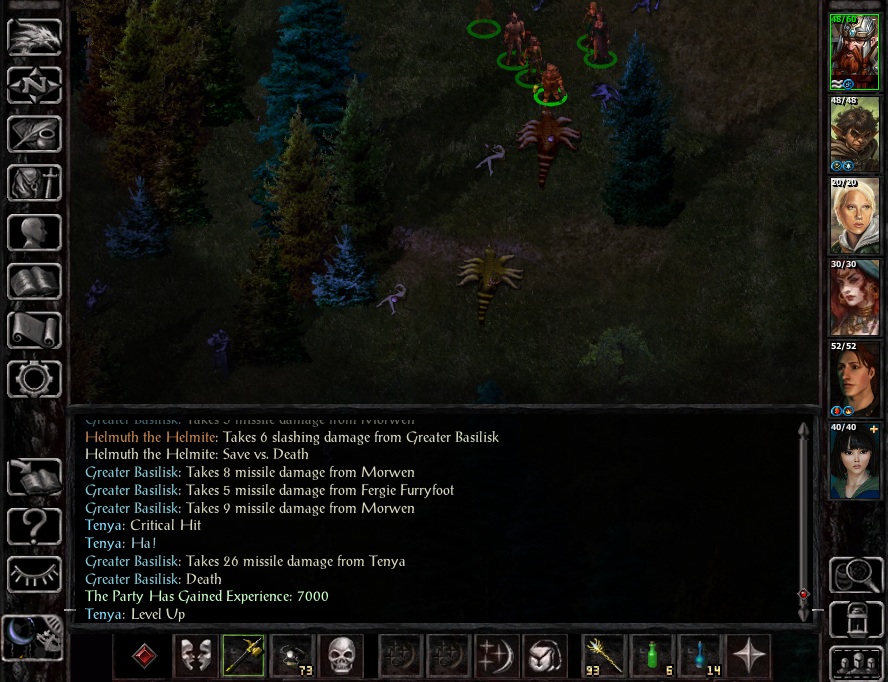Select the bearded dwarf portrait

pyautogui.click(x=854, y=52)
